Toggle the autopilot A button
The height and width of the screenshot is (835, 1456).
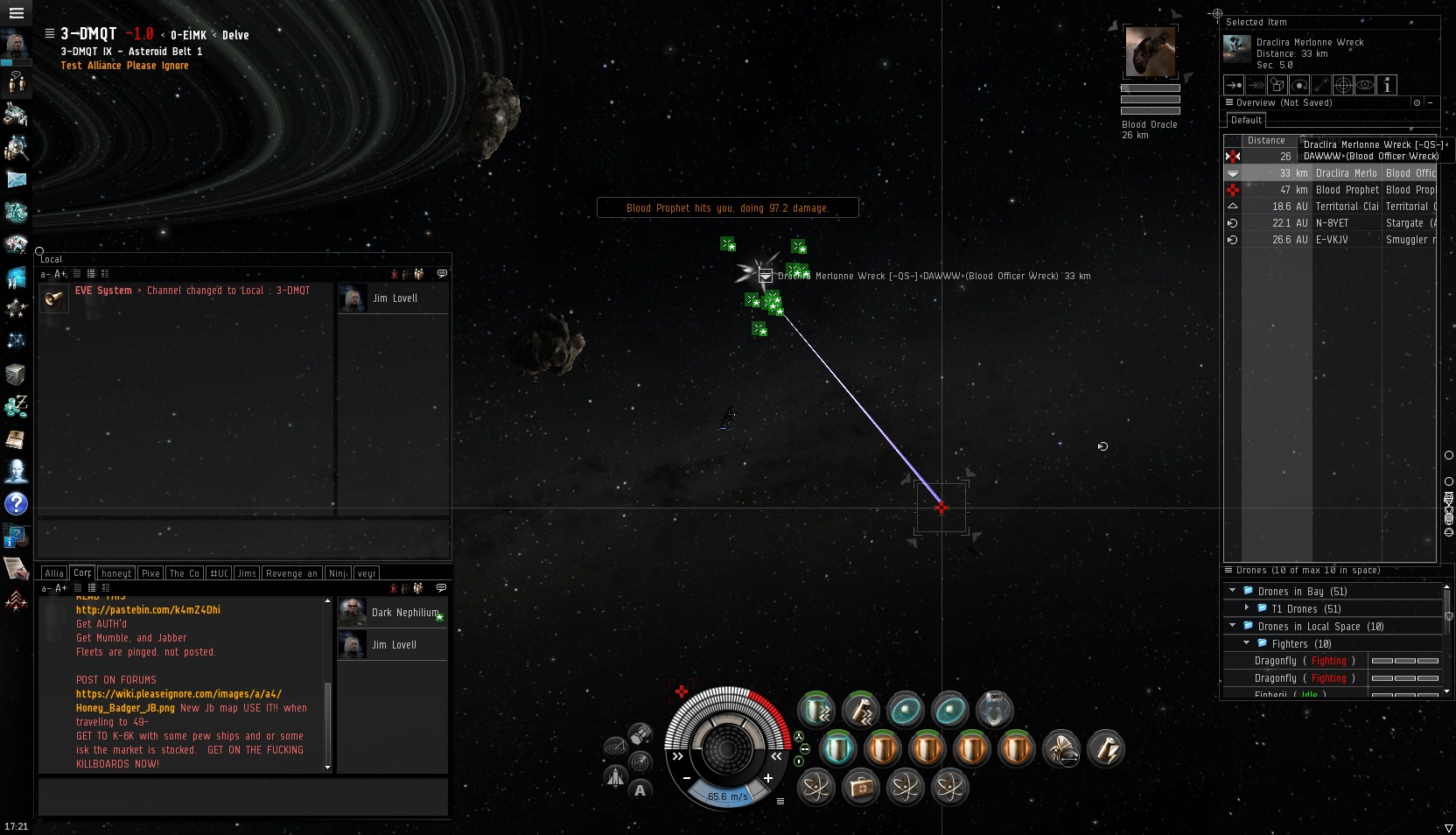point(640,790)
